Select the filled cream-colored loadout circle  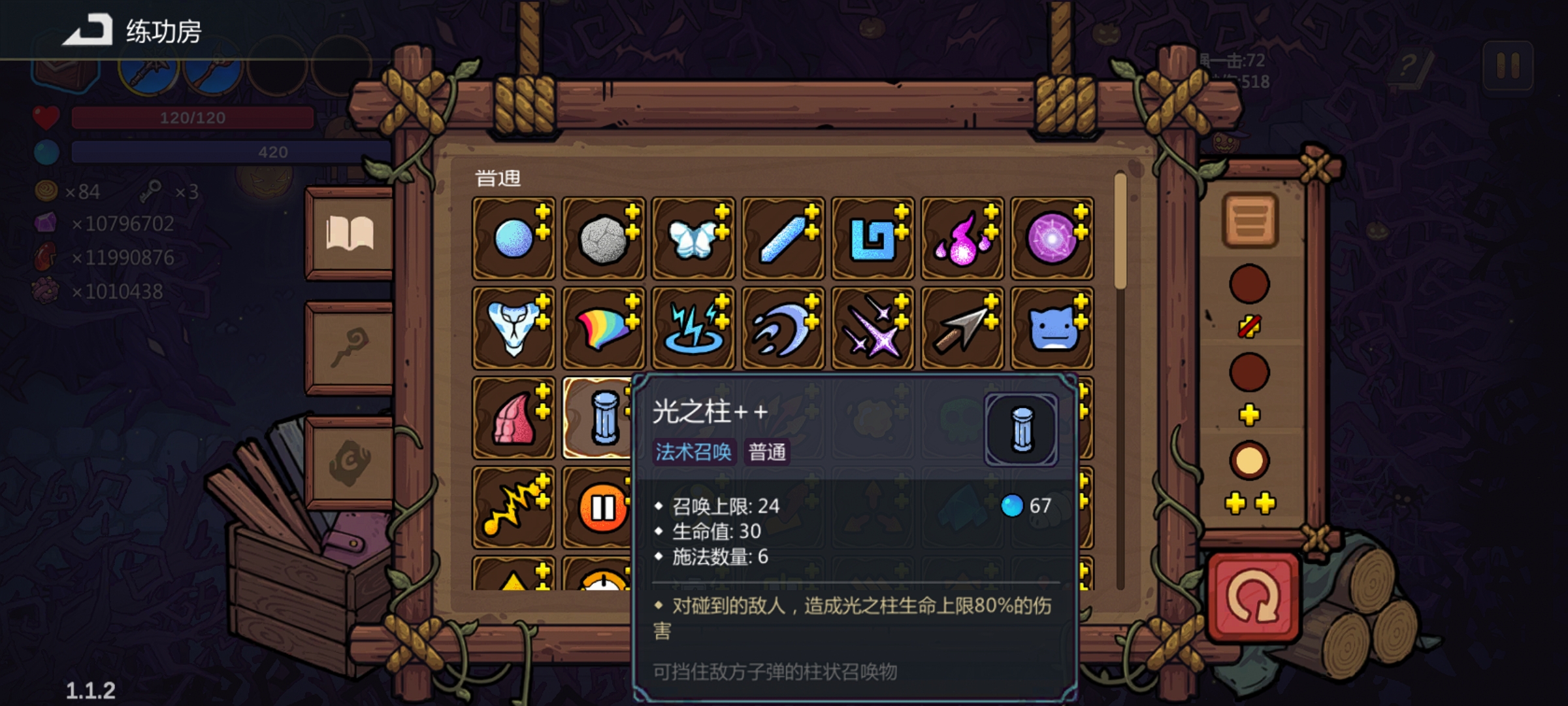point(1249,461)
